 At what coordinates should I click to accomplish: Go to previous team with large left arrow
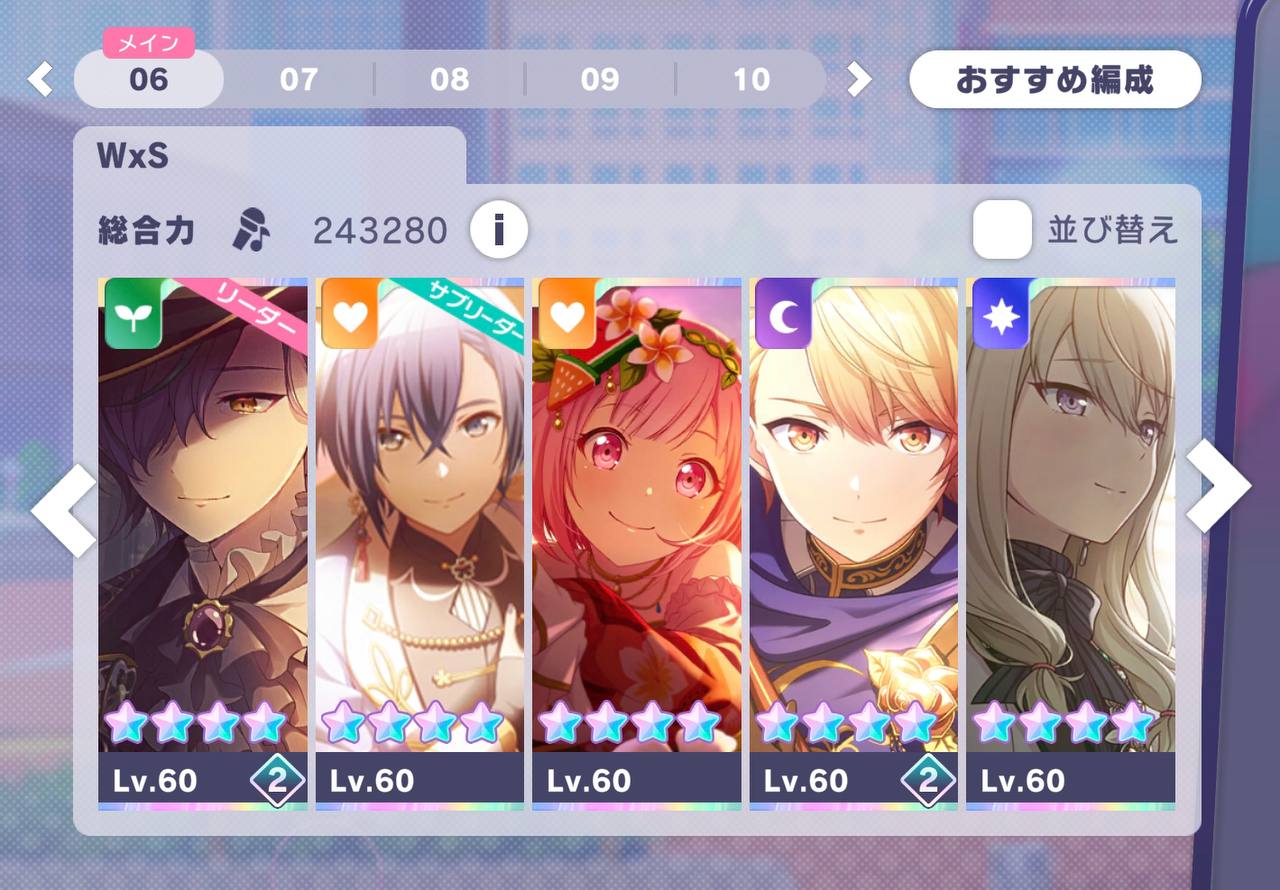(x=64, y=510)
